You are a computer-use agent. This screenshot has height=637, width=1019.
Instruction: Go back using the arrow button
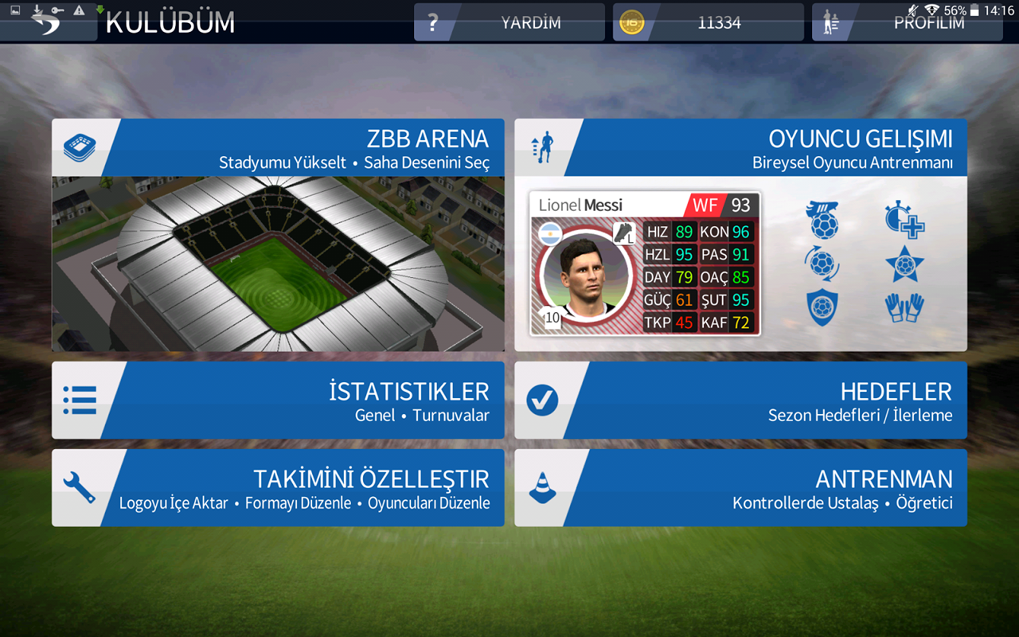[x=47, y=22]
